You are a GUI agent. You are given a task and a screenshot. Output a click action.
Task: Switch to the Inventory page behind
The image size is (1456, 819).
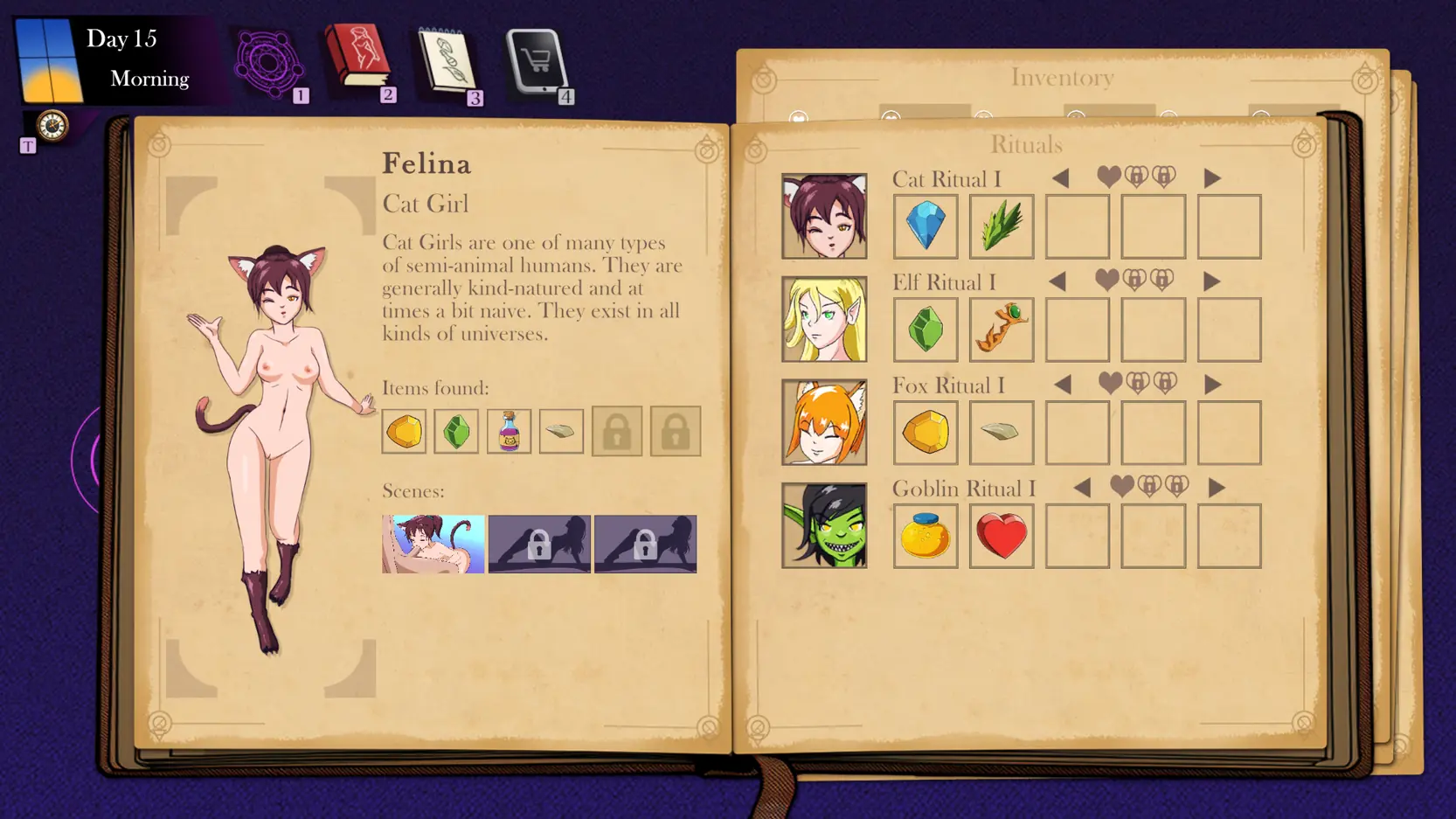click(1062, 78)
